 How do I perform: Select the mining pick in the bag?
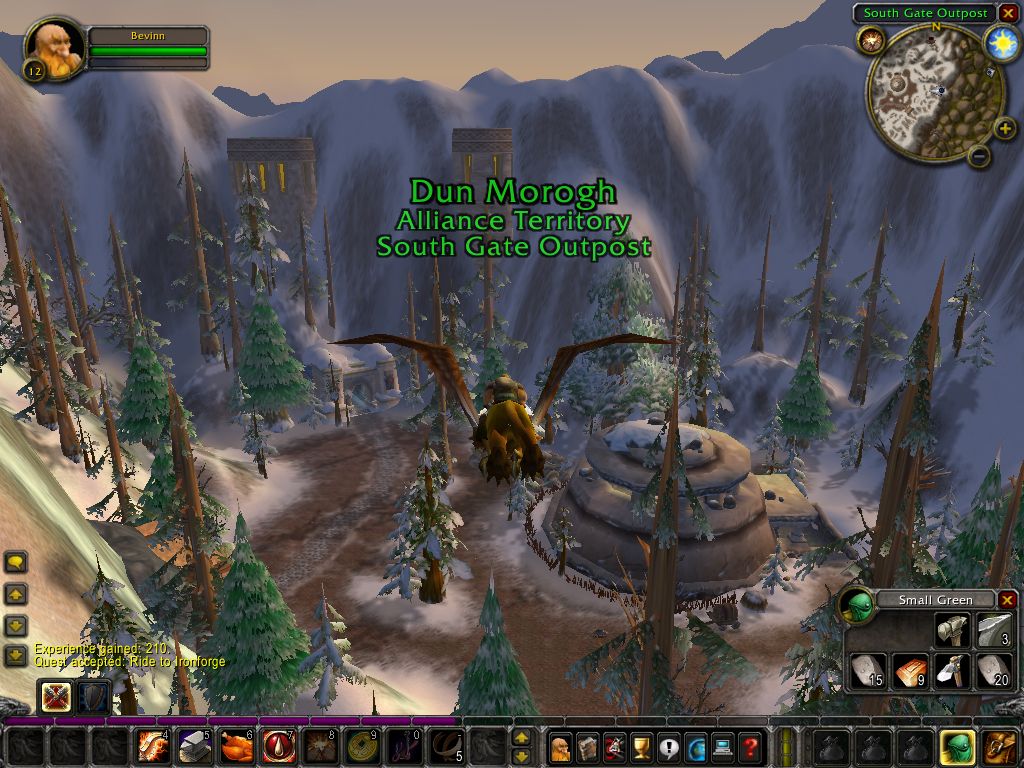(951, 671)
